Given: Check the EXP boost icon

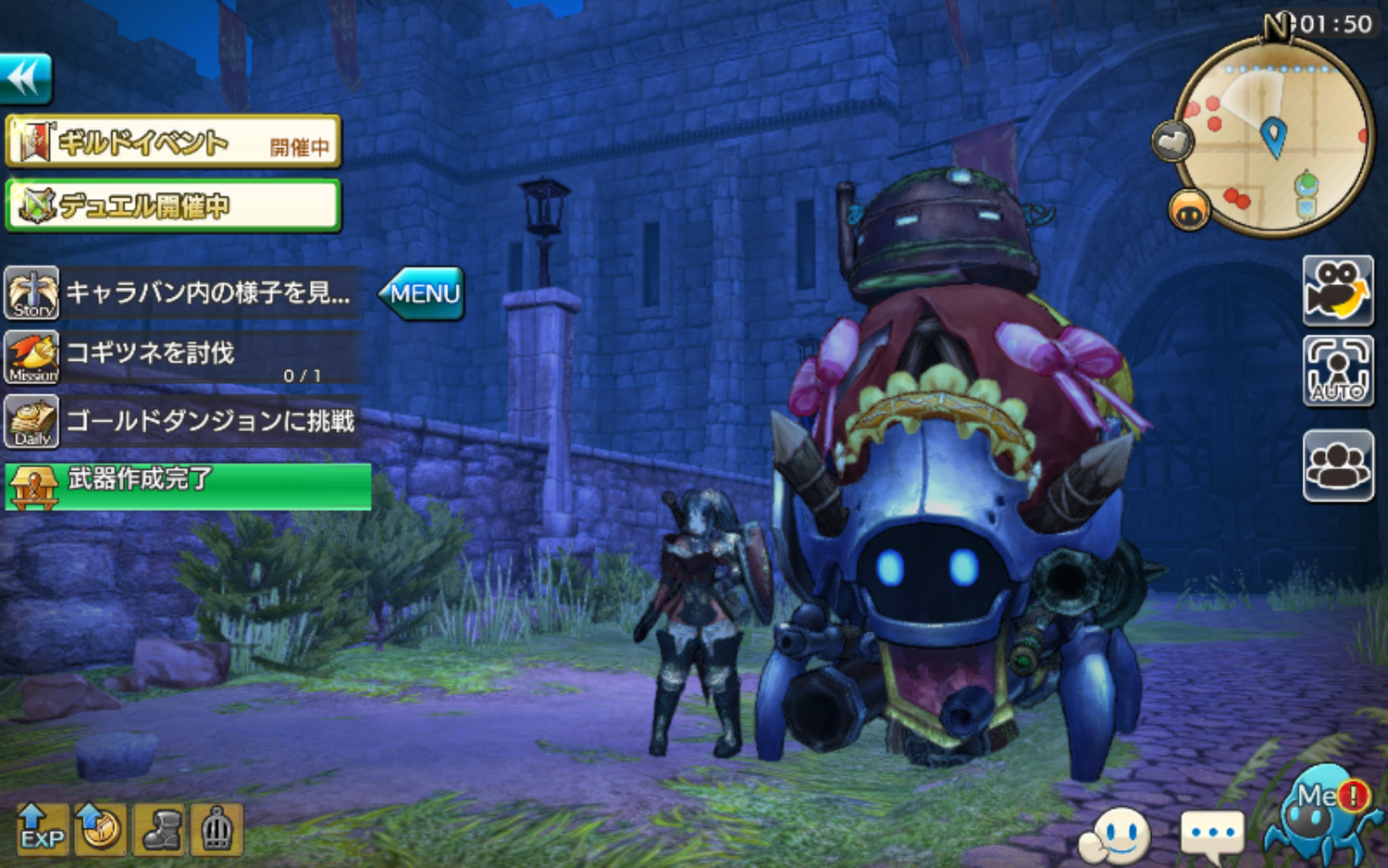Looking at the screenshot, I should click(x=42, y=829).
